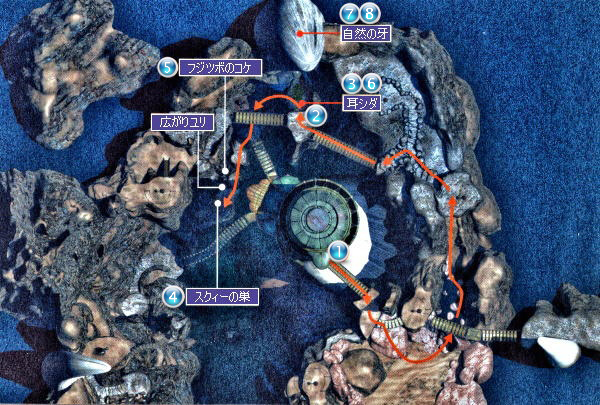Select map marker number 2

tap(316, 115)
